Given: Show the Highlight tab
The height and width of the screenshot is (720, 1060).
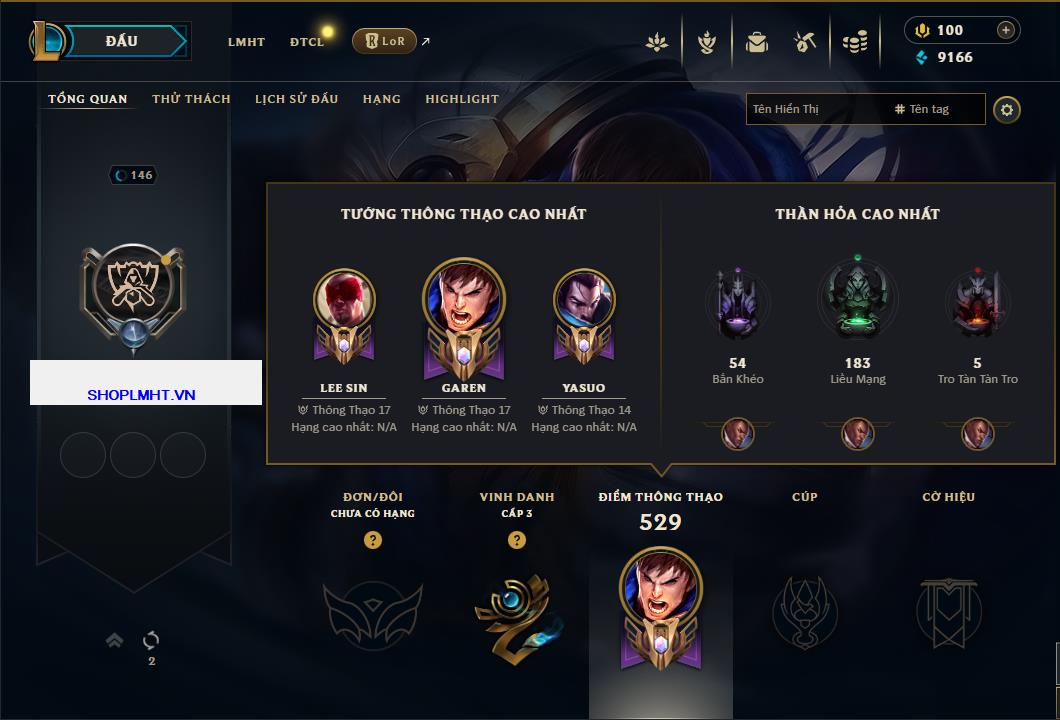Looking at the screenshot, I should [461, 99].
